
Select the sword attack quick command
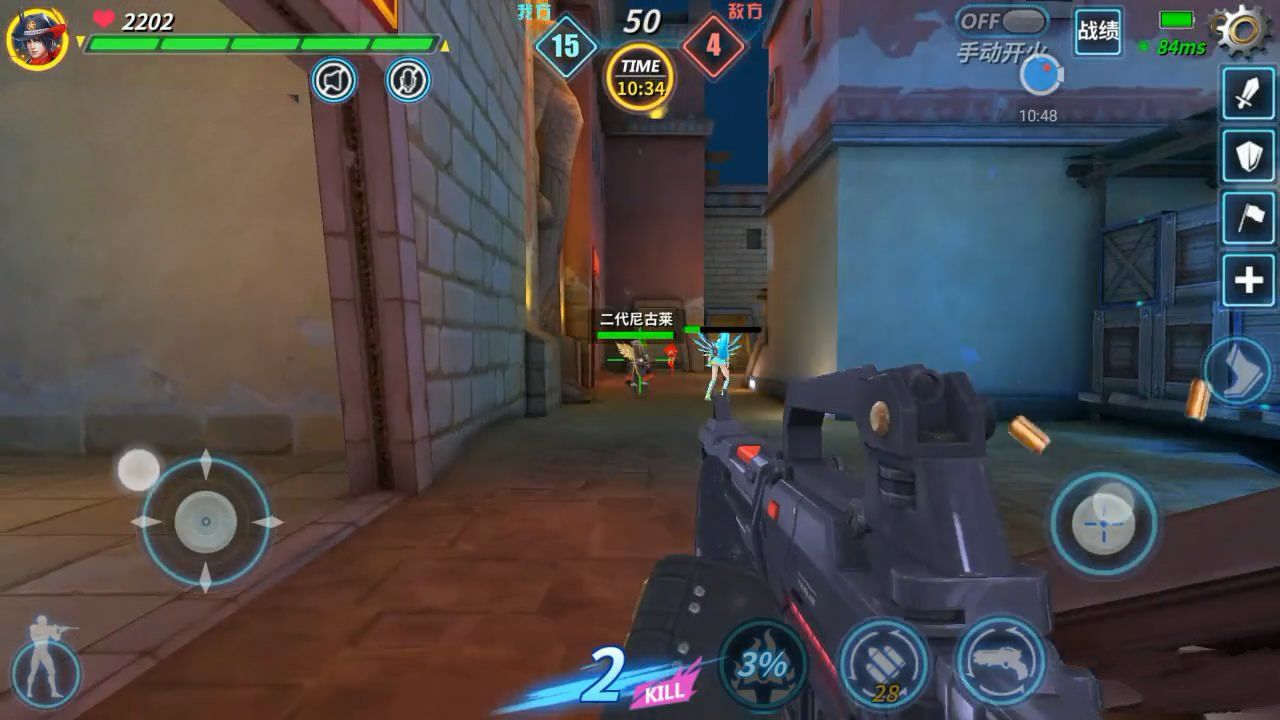click(1248, 94)
